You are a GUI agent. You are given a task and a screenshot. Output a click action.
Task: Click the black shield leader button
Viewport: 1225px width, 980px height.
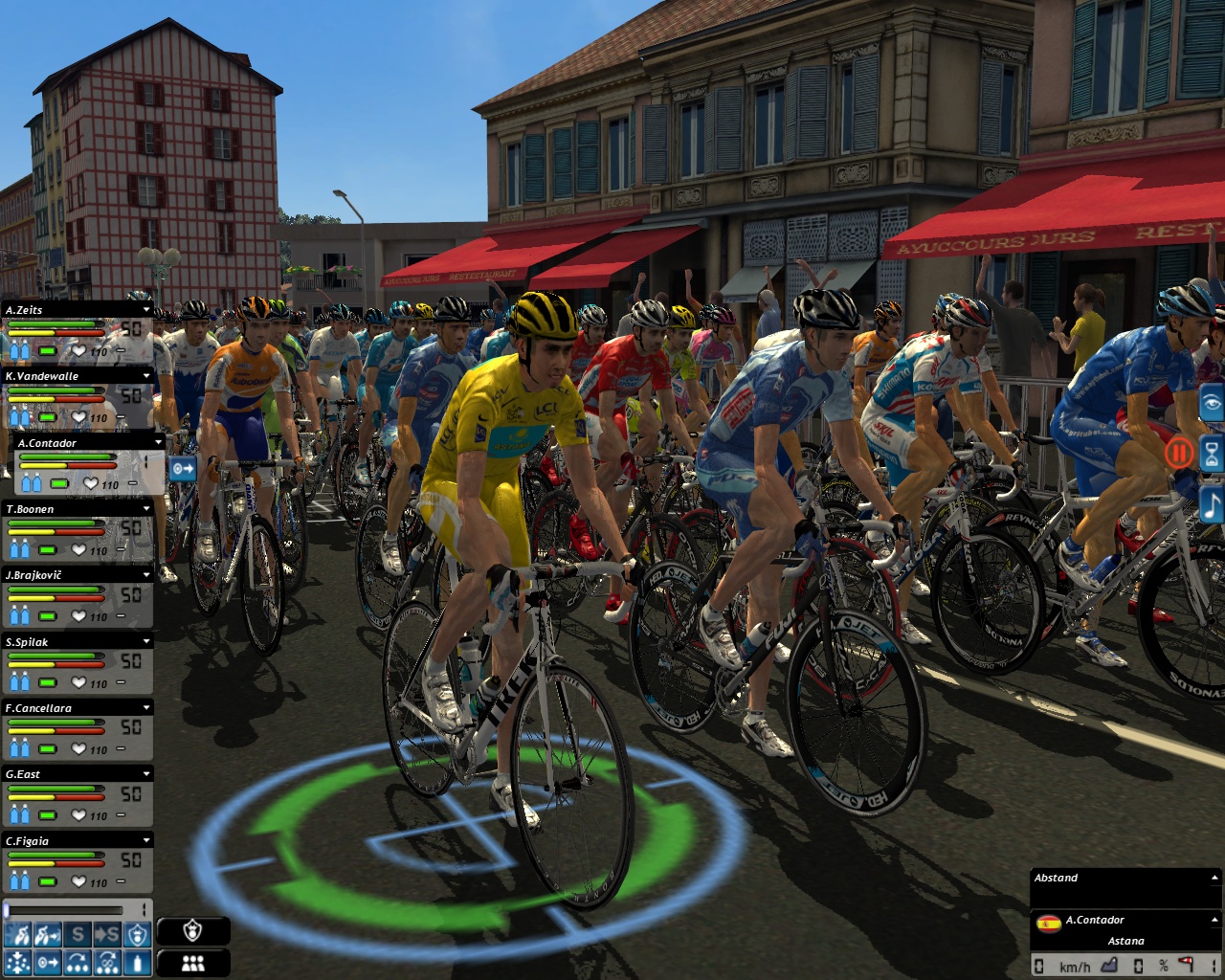[193, 931]
